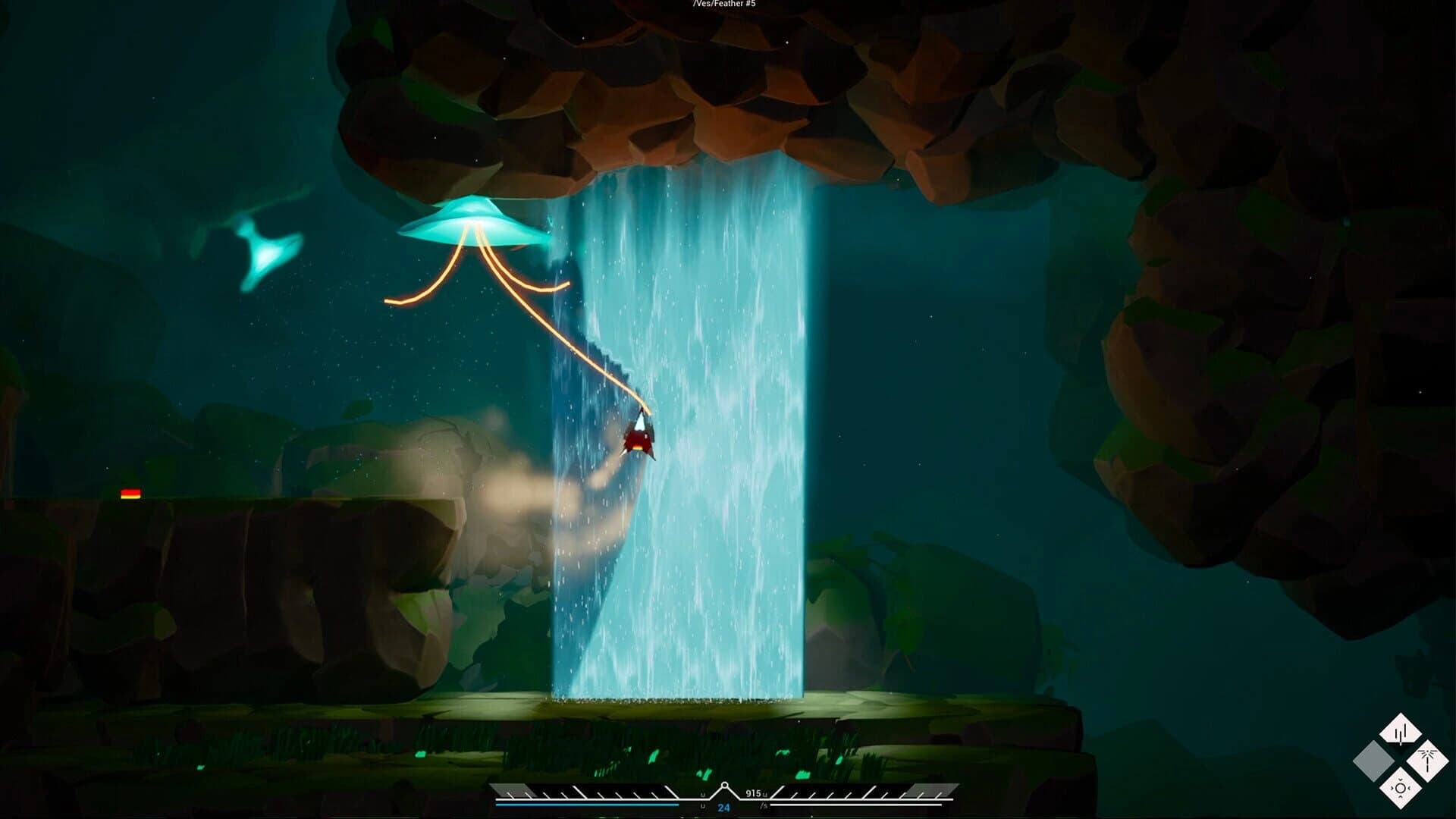Click the blue speed number 24
1456x819 pixels.
(x=724, y=807)
